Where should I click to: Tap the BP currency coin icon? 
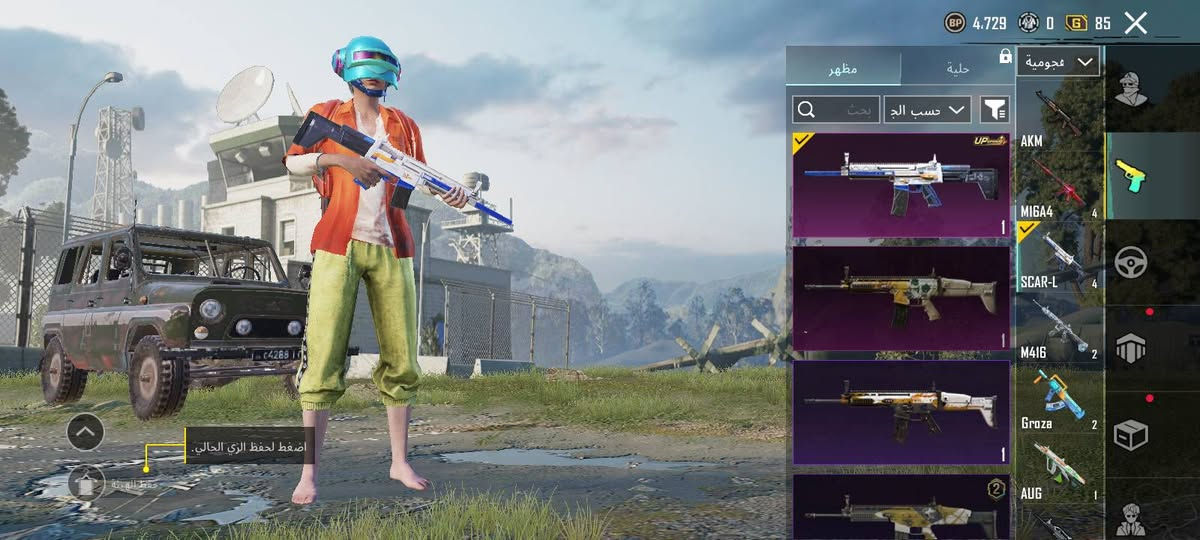coord(955,23)
